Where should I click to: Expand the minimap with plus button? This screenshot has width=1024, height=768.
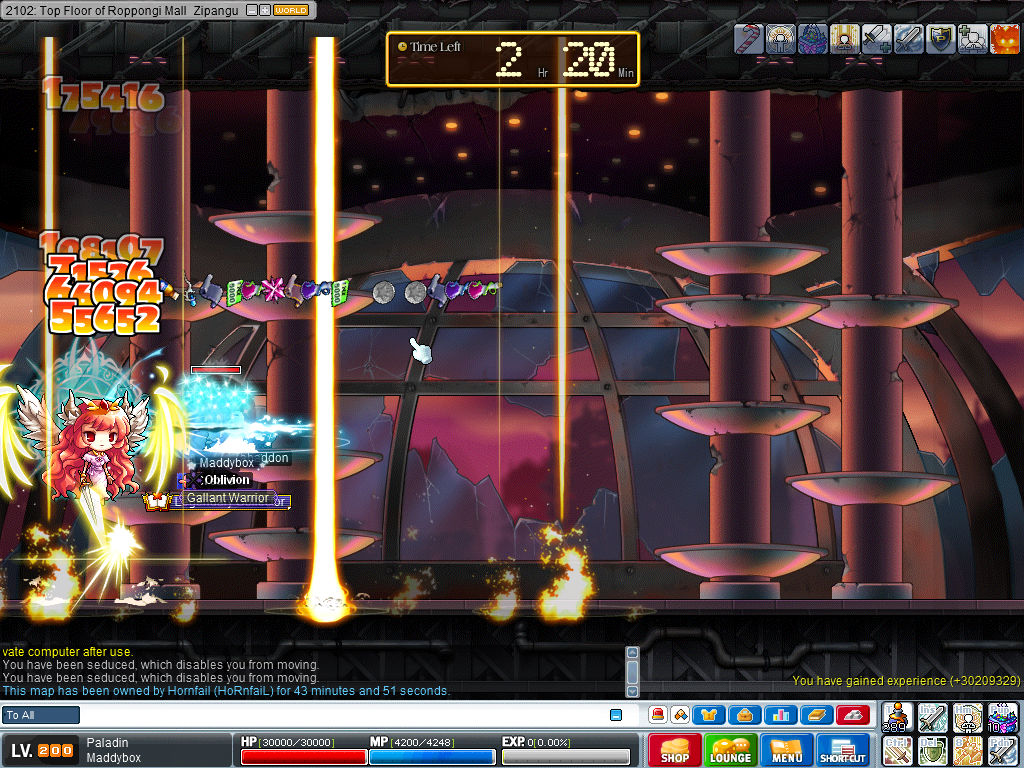click(x=264, y=10)
